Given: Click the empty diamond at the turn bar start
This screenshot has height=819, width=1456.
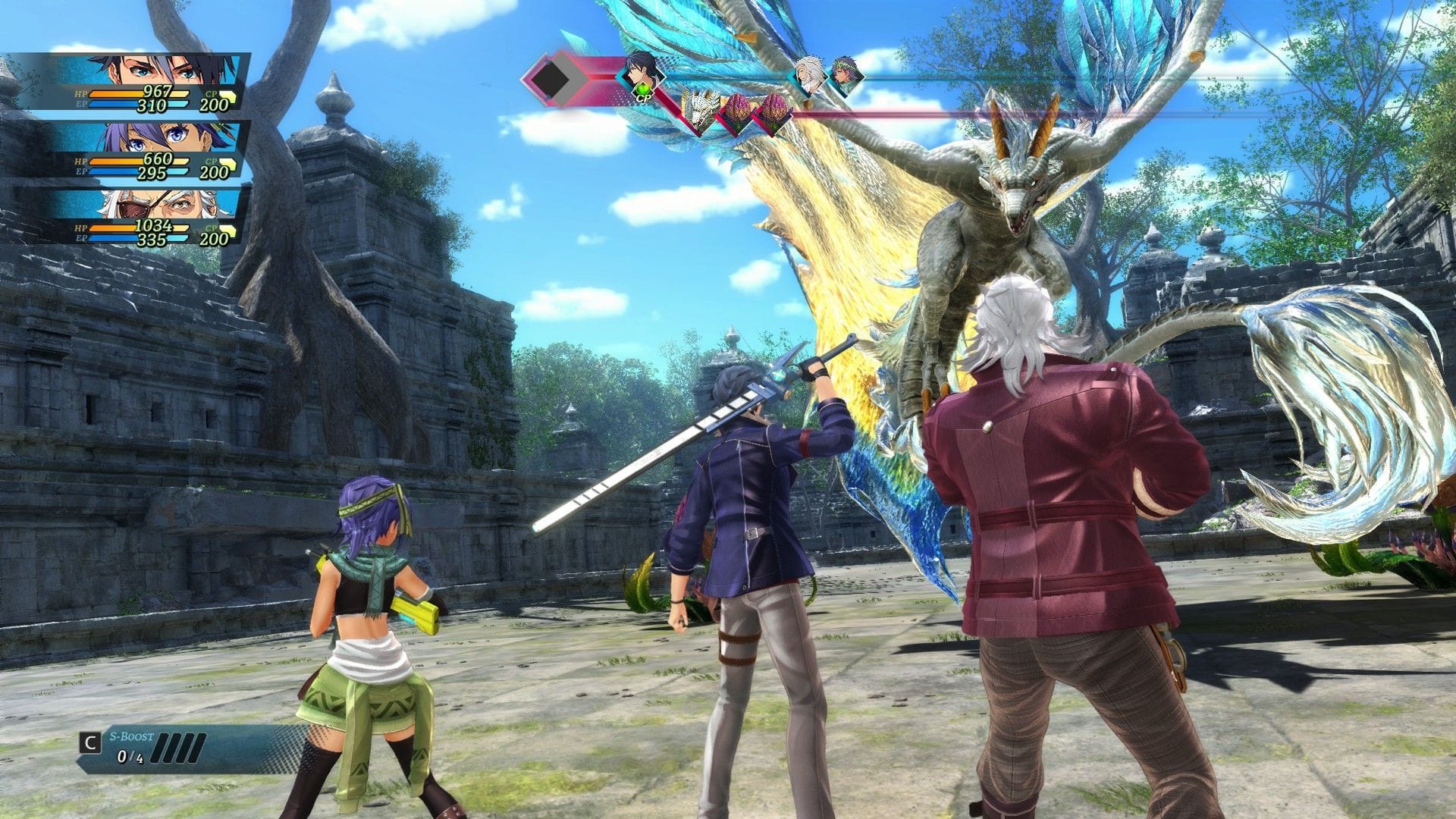Looking at the screenshot, I should (x=549, y=78).
